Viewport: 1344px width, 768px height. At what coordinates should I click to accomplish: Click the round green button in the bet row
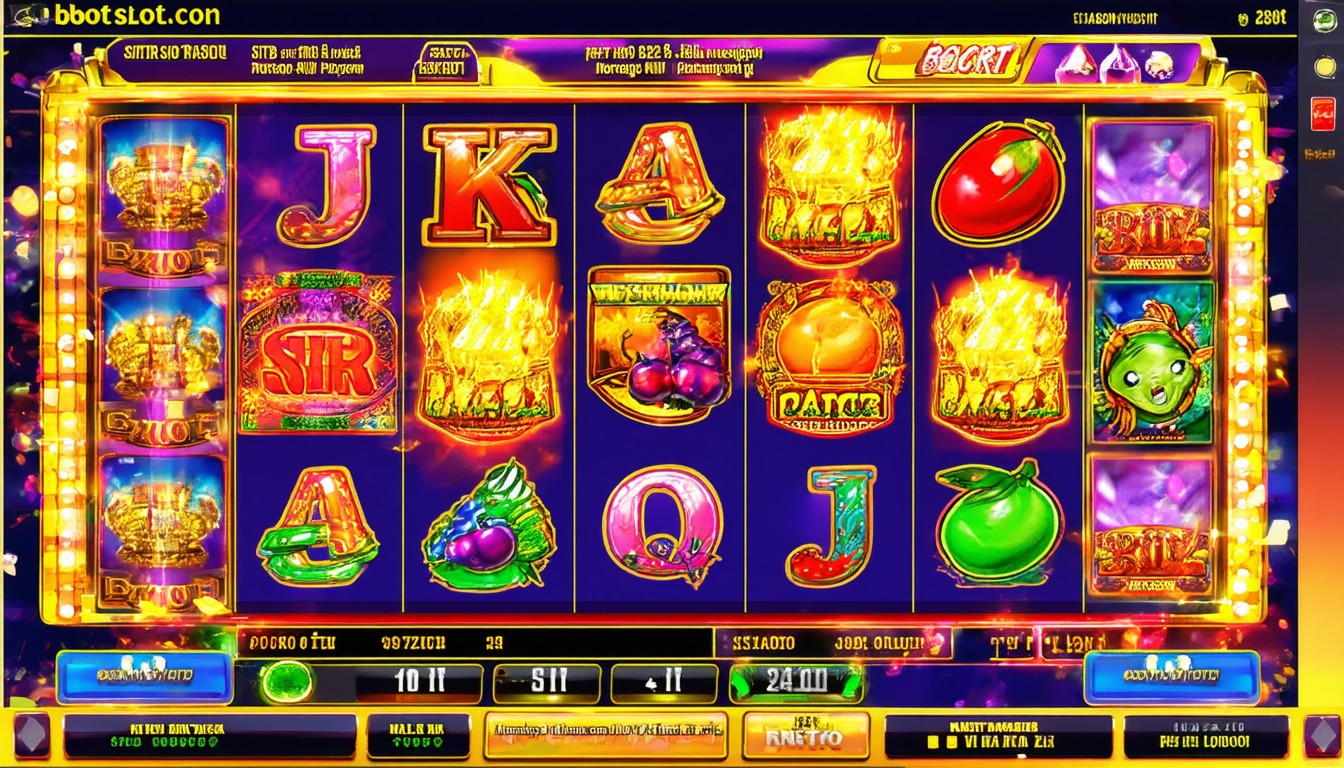point(287,682)
